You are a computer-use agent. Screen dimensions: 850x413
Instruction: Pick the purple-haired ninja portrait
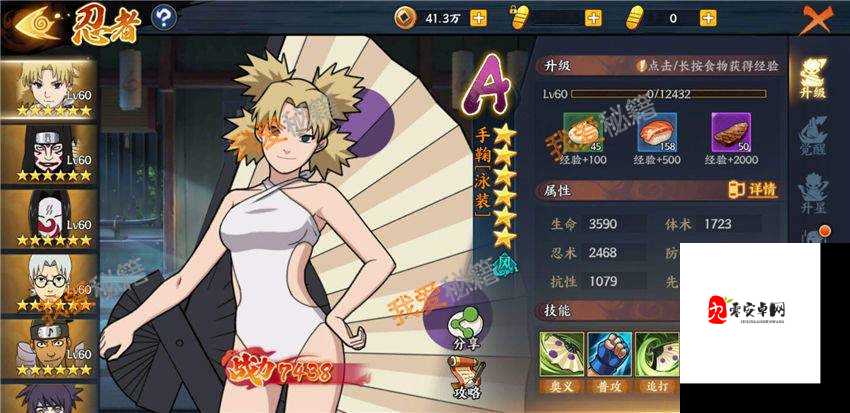pos(48,397)
